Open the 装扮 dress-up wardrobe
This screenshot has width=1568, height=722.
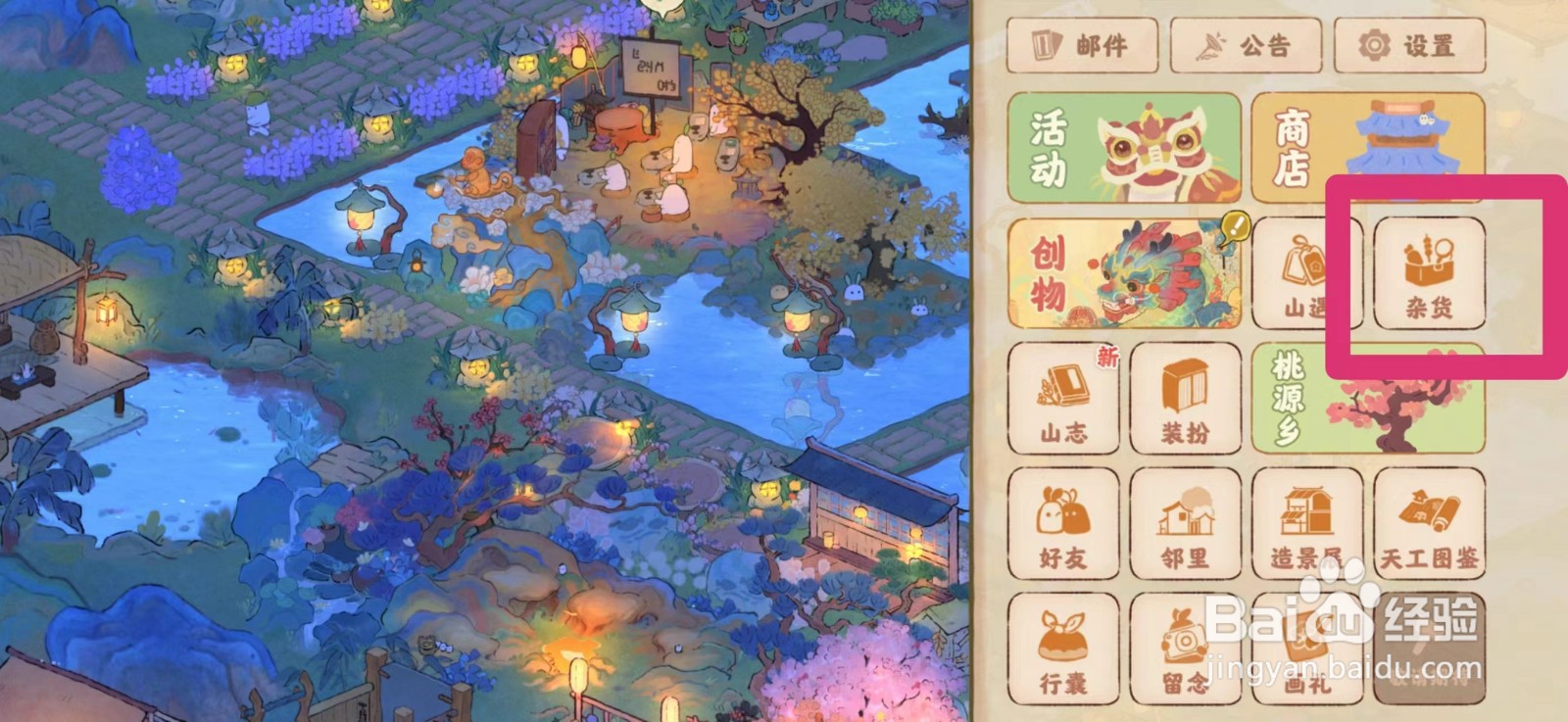[x=1184, y=400]
